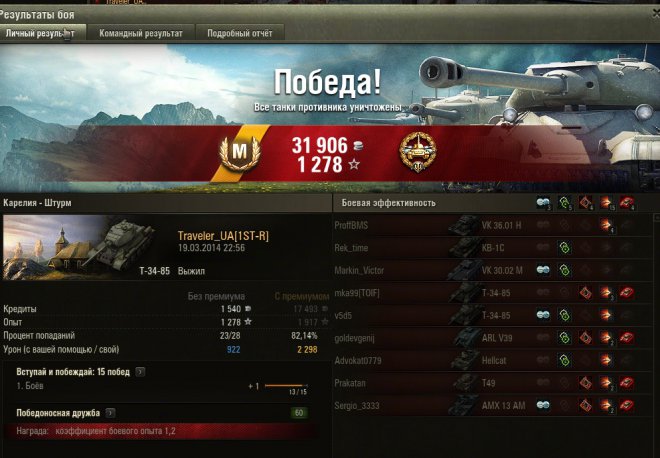The image size is (660, 458).
Task: Switch to the Личный результат tab
Action: point(41,33)
